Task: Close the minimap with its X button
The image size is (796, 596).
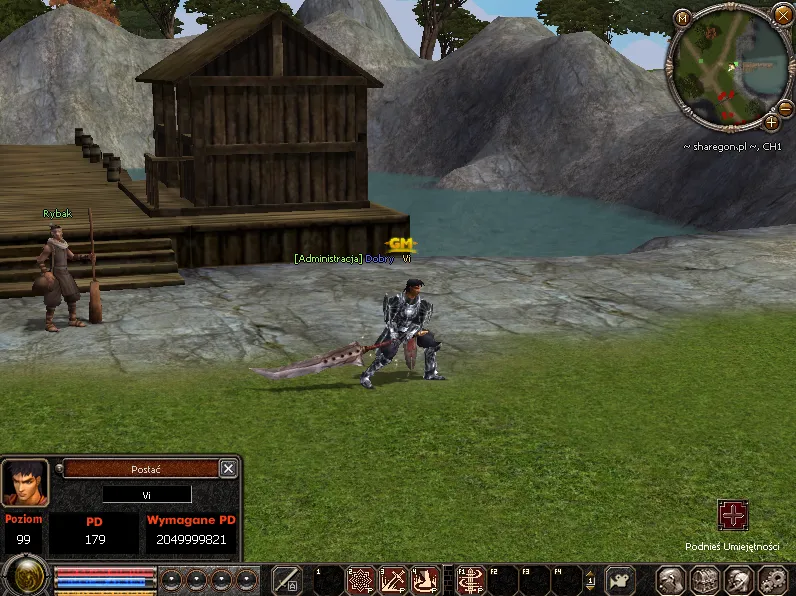Action: click(x=782, y=14)
